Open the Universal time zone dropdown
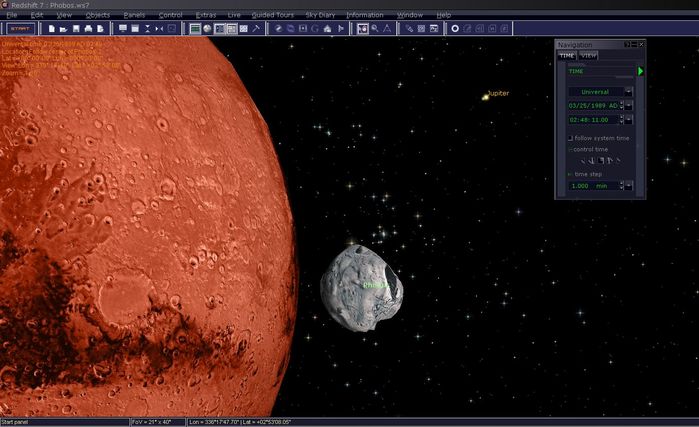The height and width of the screenshot is (427, 699). [x=628, y=91]
